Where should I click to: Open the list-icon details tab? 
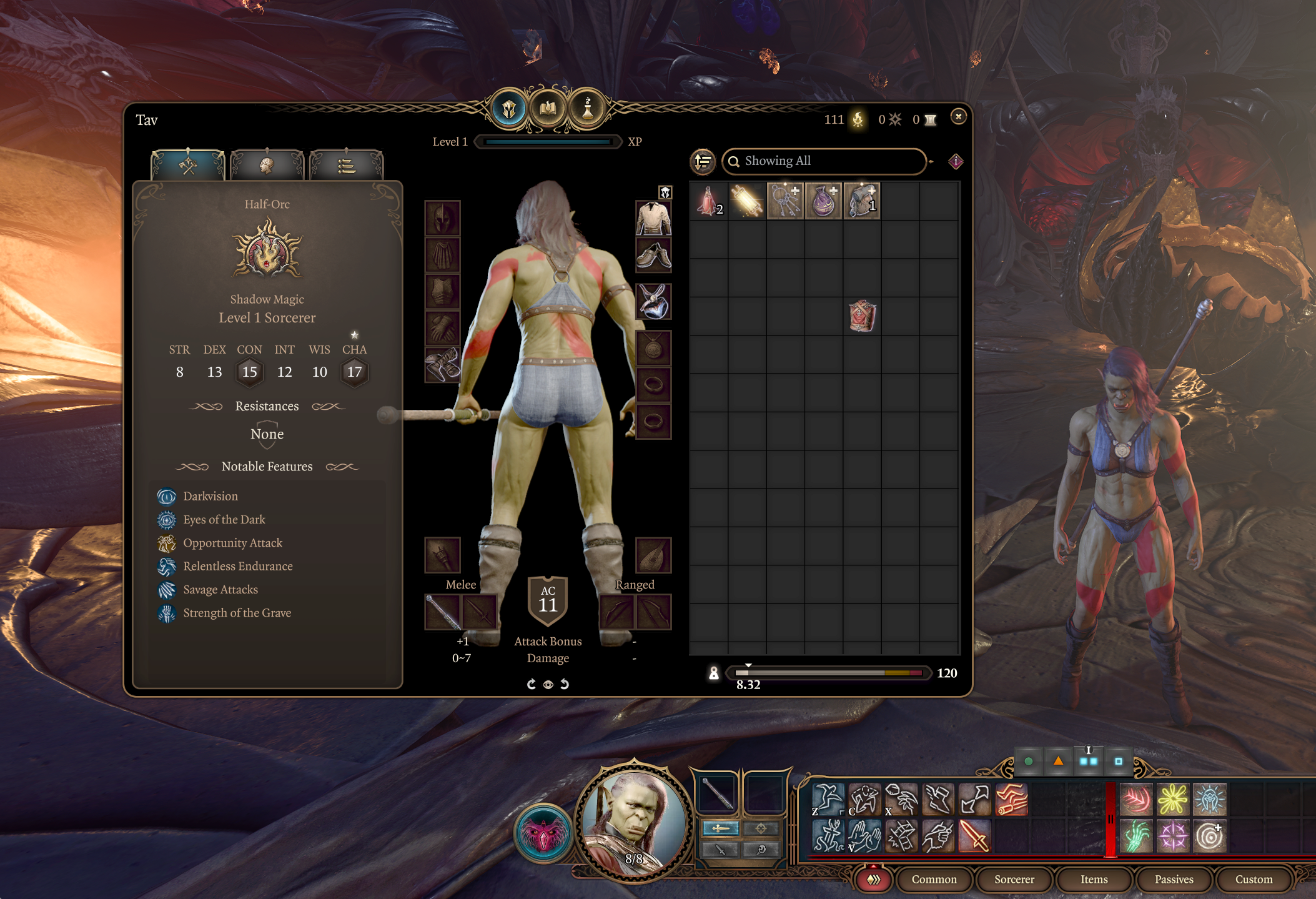point(346,166)
